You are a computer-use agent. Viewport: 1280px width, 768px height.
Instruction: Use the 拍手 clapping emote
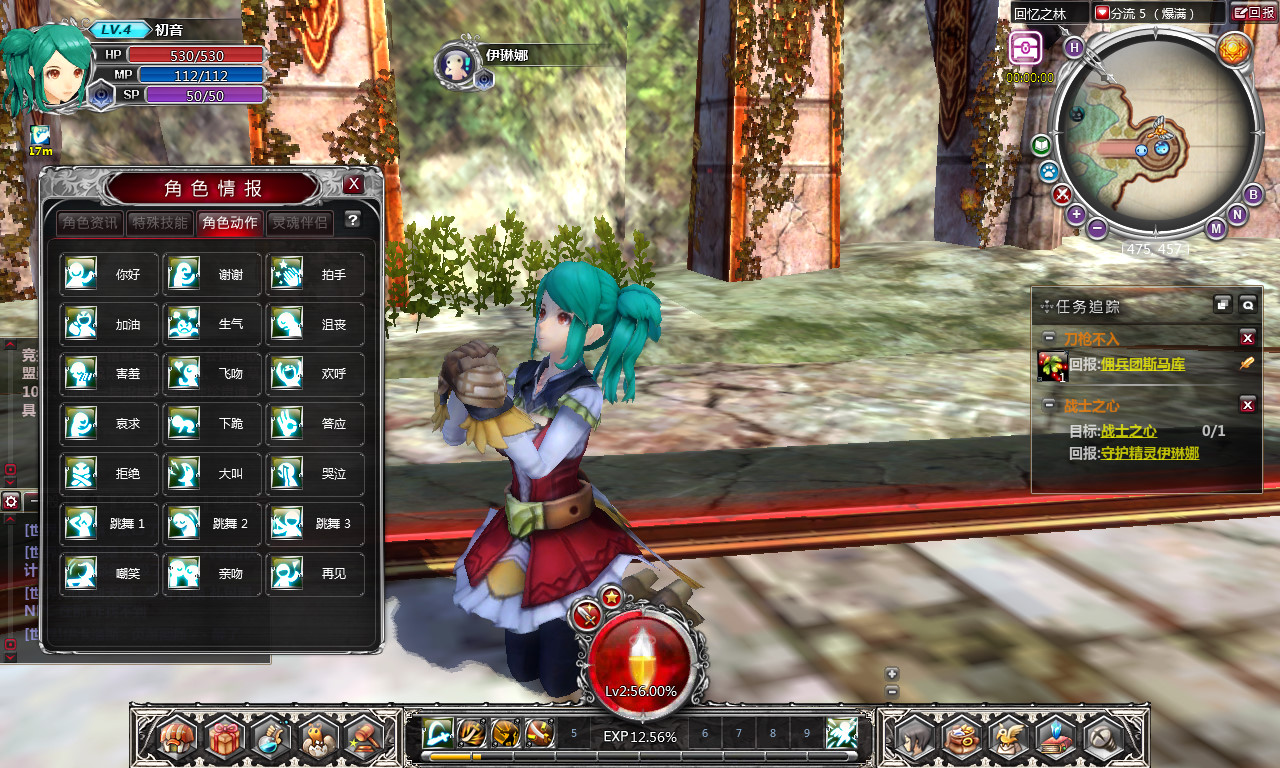pos(315,274)
